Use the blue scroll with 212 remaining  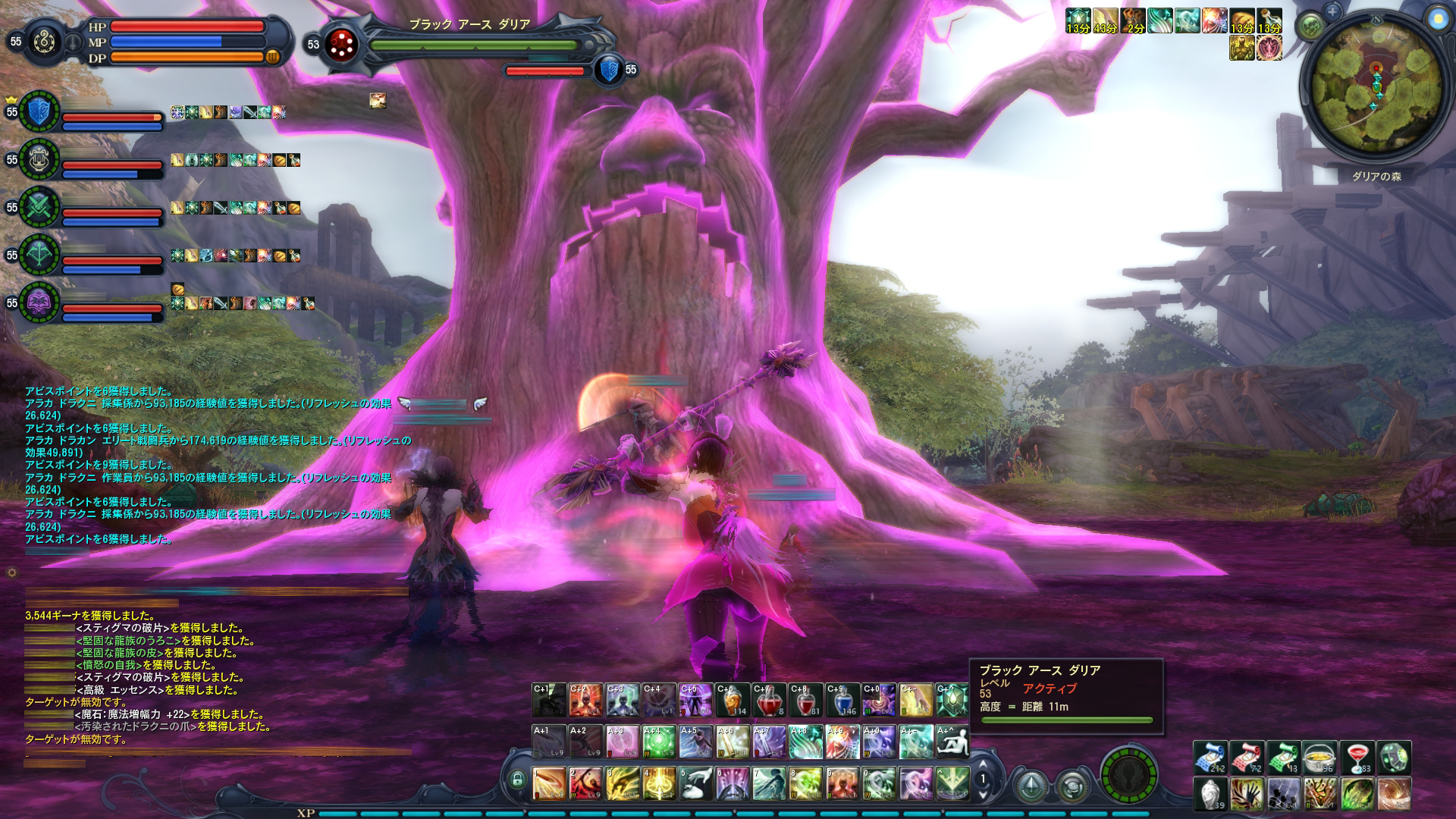tap(1211, 758)
